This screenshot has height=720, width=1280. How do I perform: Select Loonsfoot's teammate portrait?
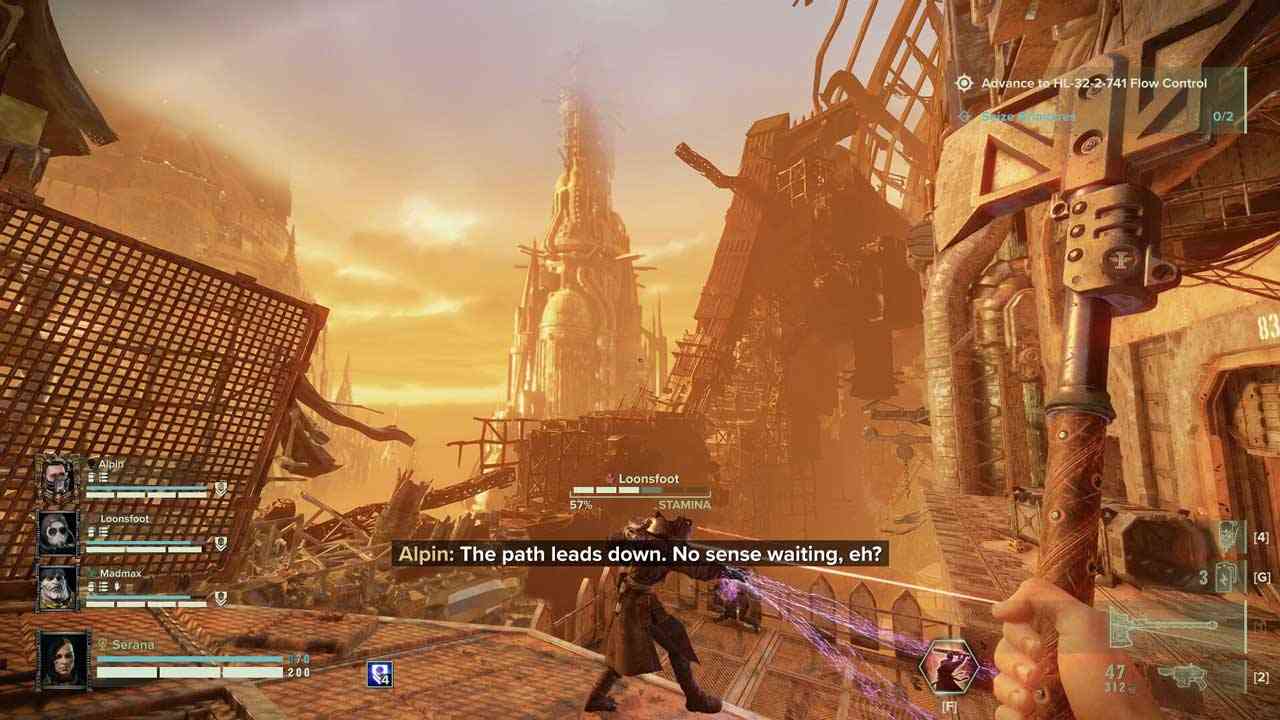[57, 533]
